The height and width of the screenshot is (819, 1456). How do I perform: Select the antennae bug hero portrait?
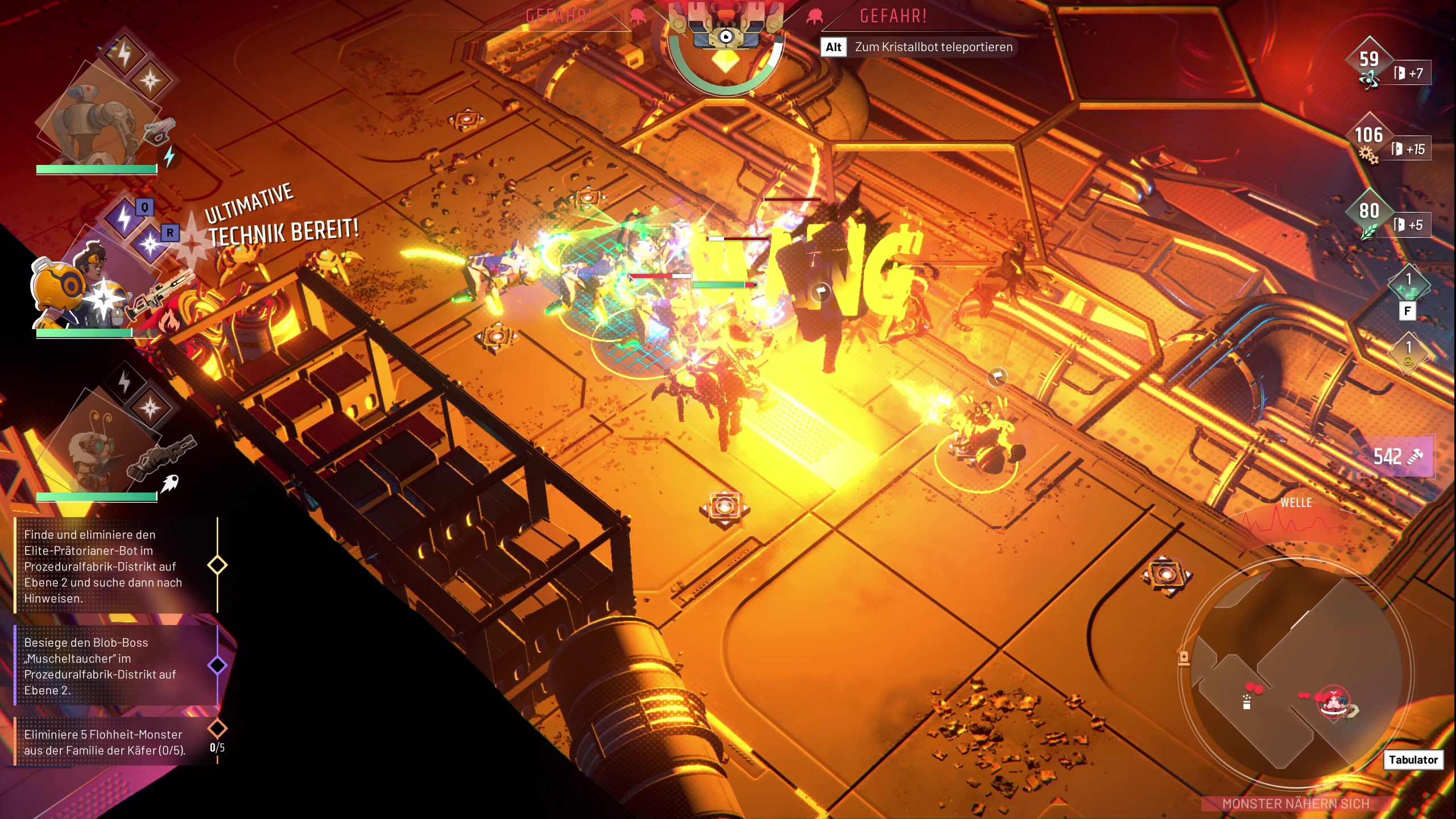click(x=94, y=449)
